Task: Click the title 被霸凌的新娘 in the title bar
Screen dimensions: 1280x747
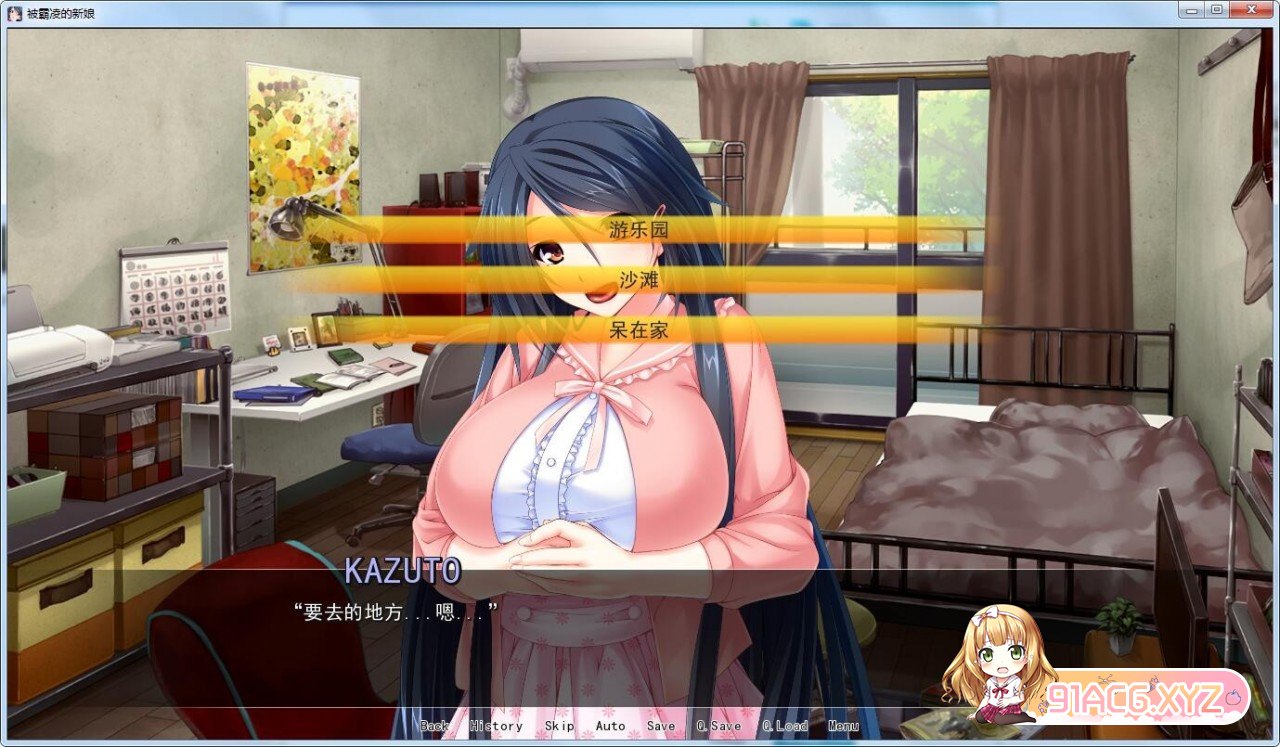Action: coord(58,10)
